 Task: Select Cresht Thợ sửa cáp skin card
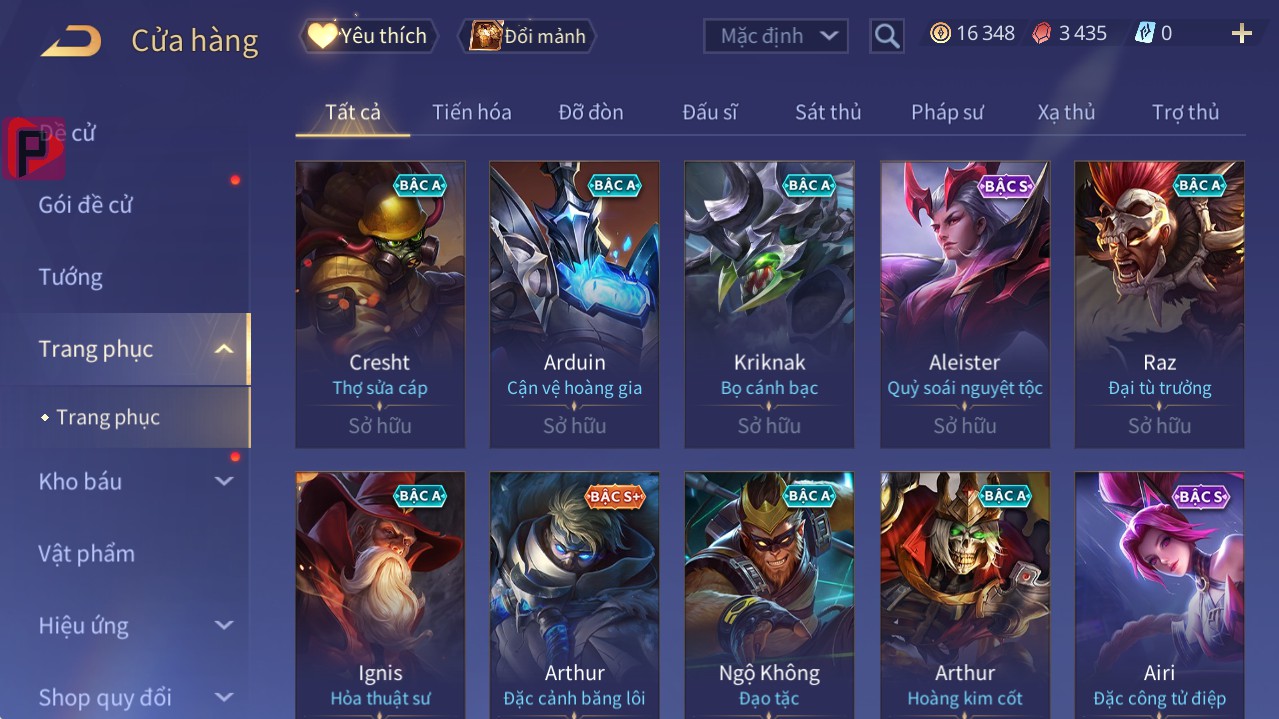380,304
